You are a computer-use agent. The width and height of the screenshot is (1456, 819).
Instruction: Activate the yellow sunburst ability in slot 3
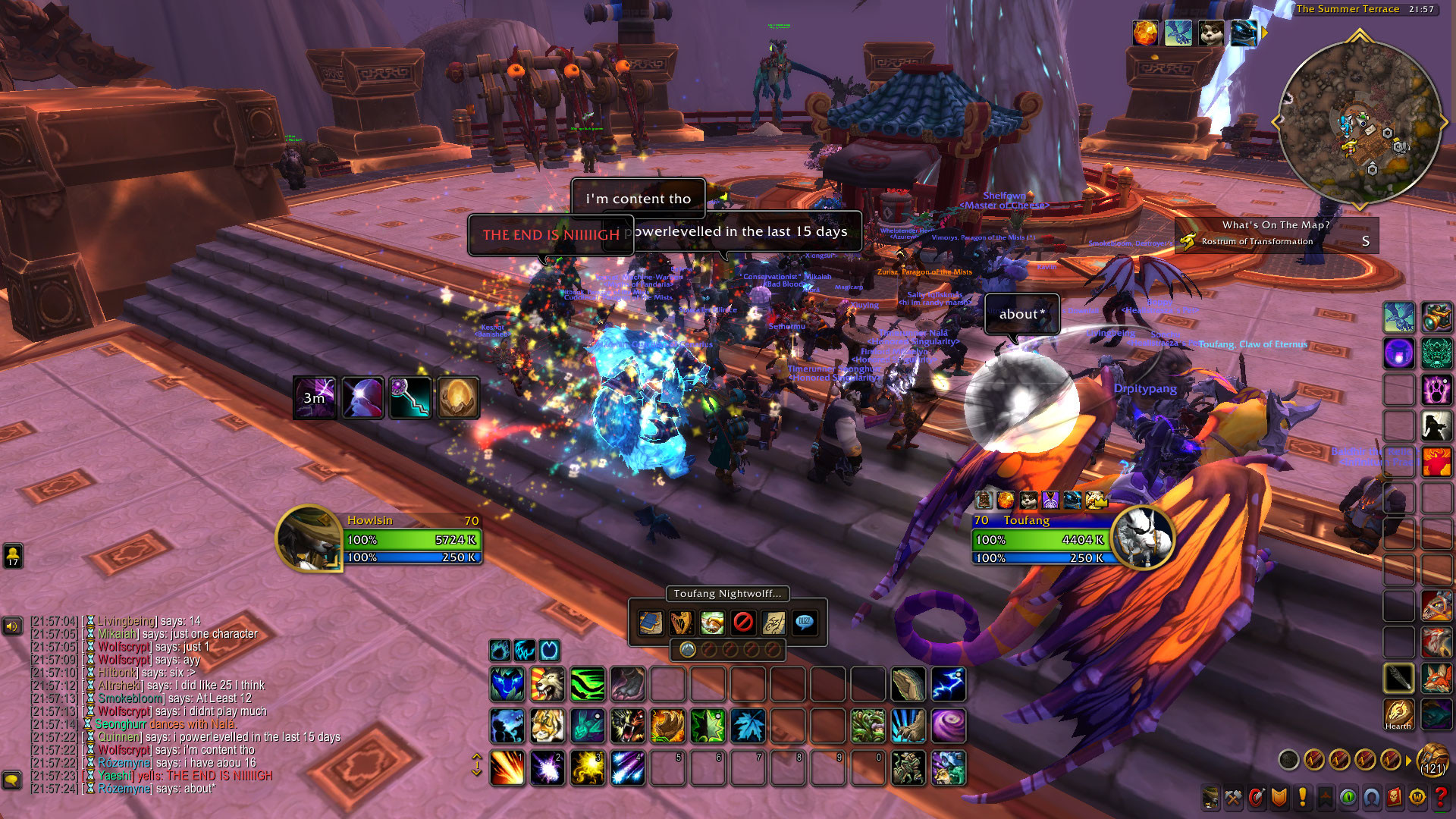click(588, 767)
